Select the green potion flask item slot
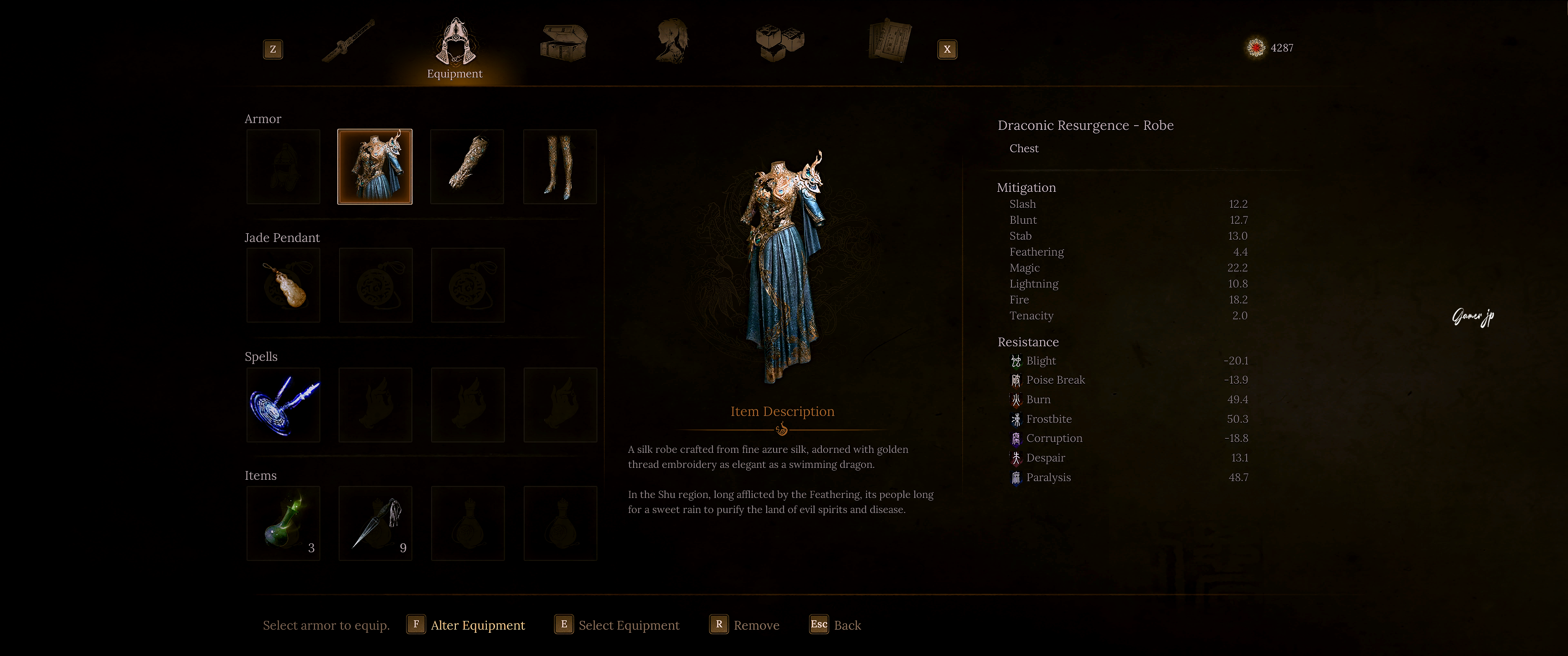 click(284, 523)
